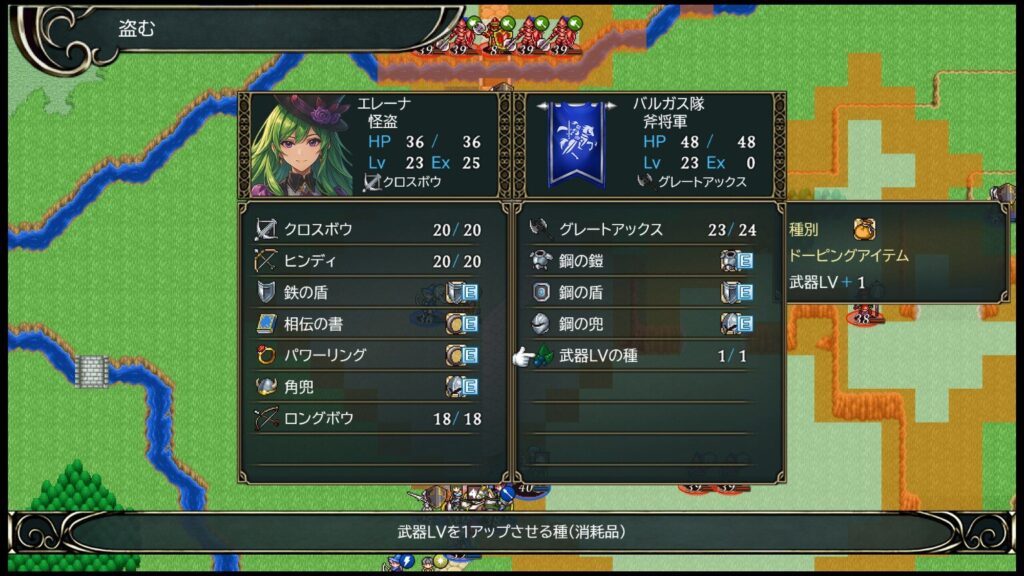Screen dimensions: 1024x576
Task: Steal the 武器LVの種 seed item
Action: [x=642, y=355]
